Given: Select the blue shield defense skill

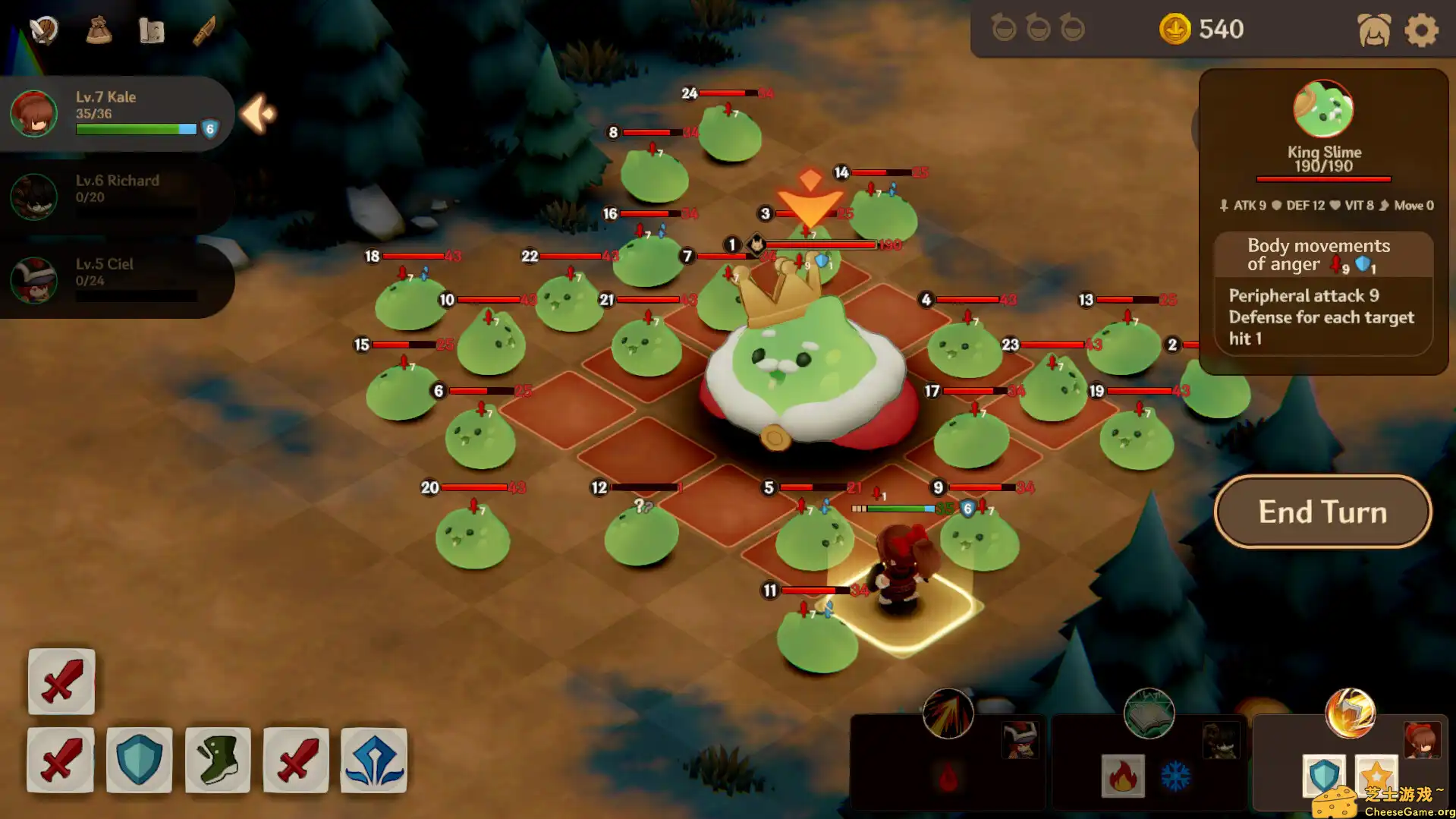Looking at the screenshot, I should [x=139, y=760].
